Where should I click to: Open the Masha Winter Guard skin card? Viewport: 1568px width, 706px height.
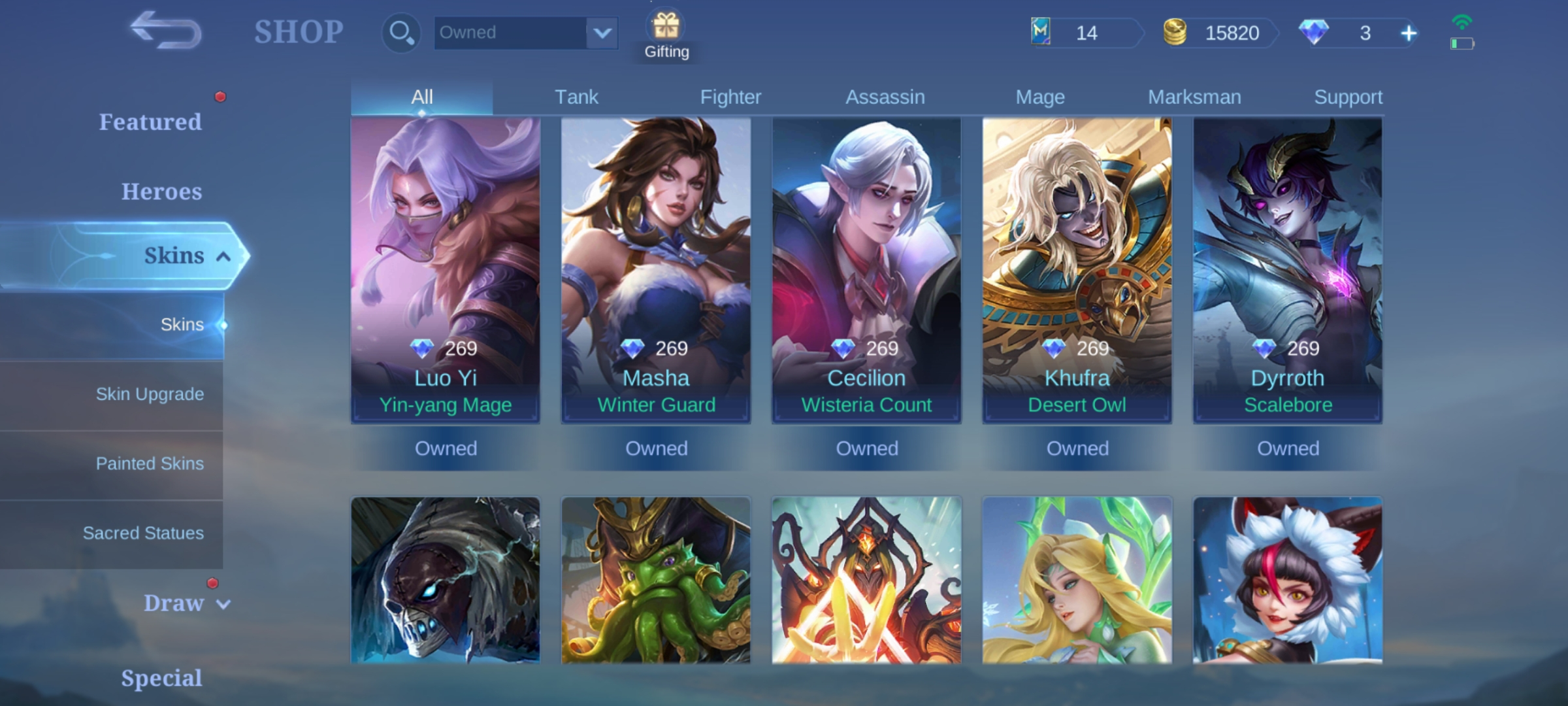tap(656, 268)
